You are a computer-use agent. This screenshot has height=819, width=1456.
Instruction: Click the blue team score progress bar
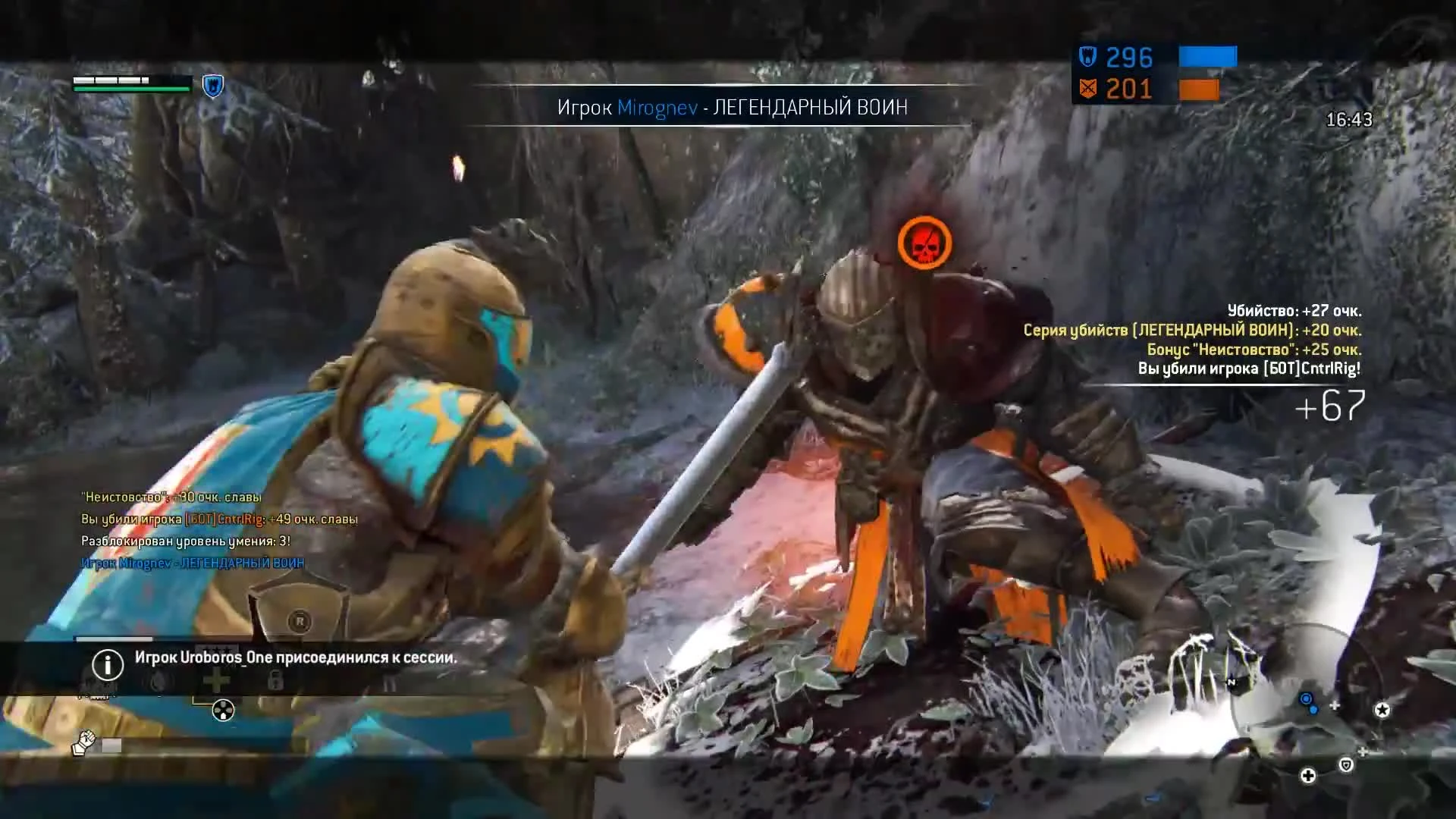pos(1206,56)
